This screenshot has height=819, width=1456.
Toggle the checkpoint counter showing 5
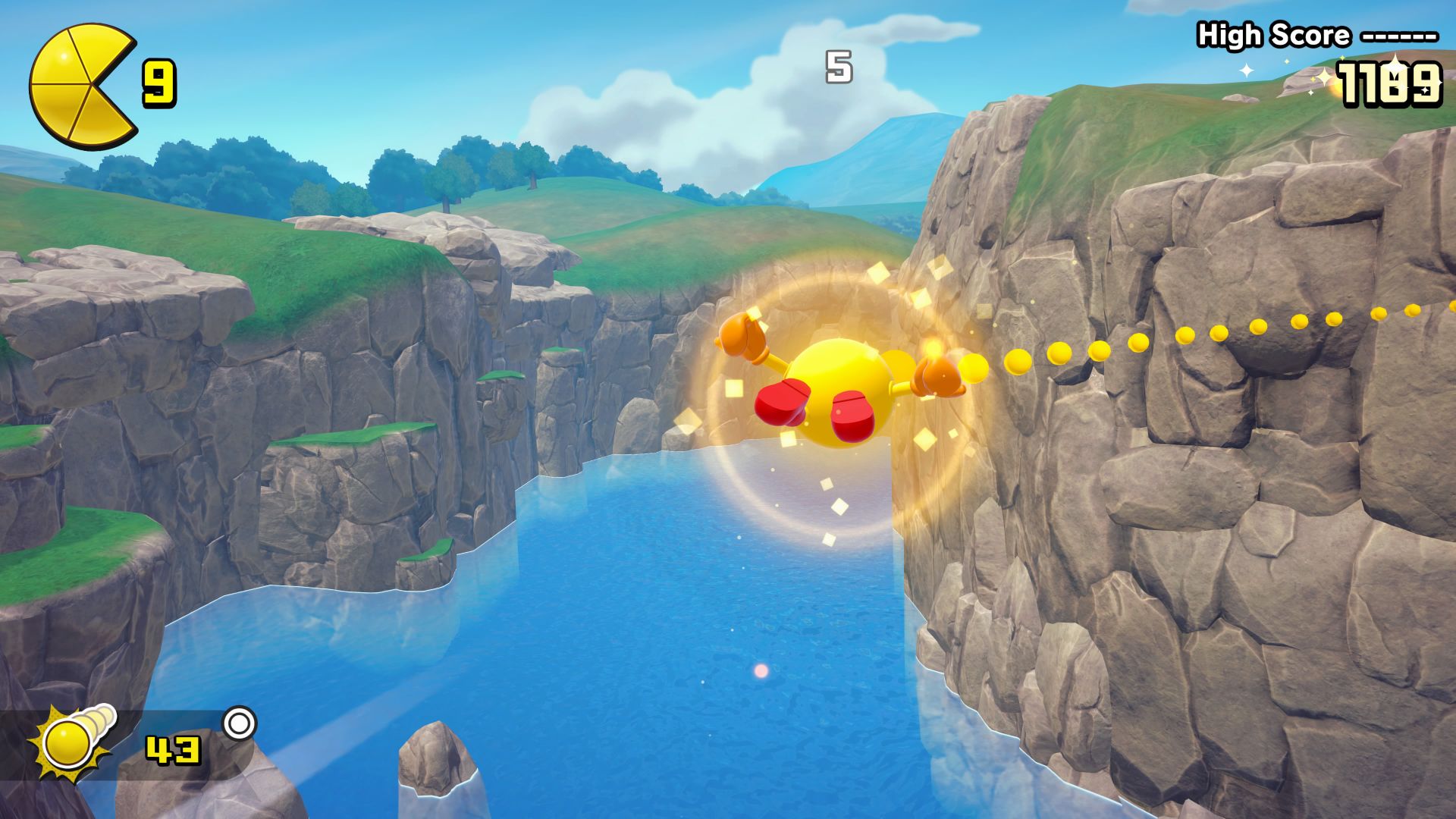(837, 67)
